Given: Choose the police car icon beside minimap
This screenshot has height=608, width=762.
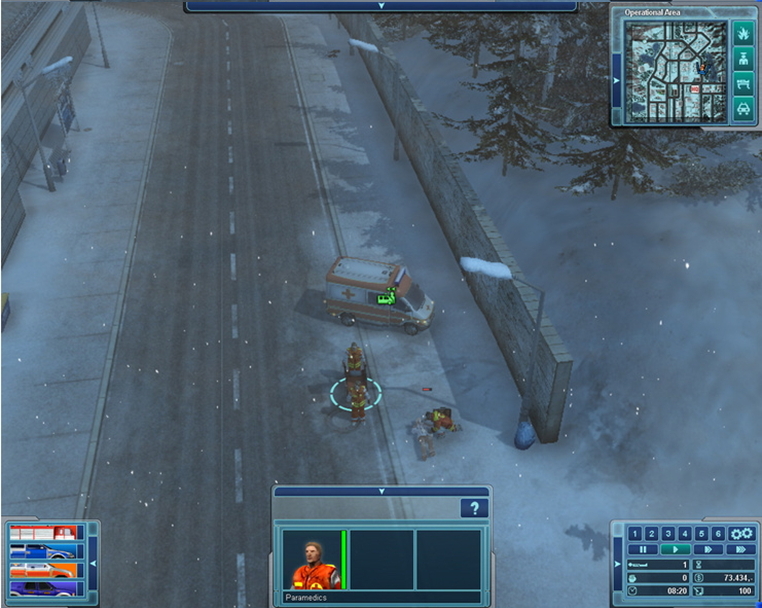Looking at the screenshot, I should pyautogui.click(x=742, y=108).
